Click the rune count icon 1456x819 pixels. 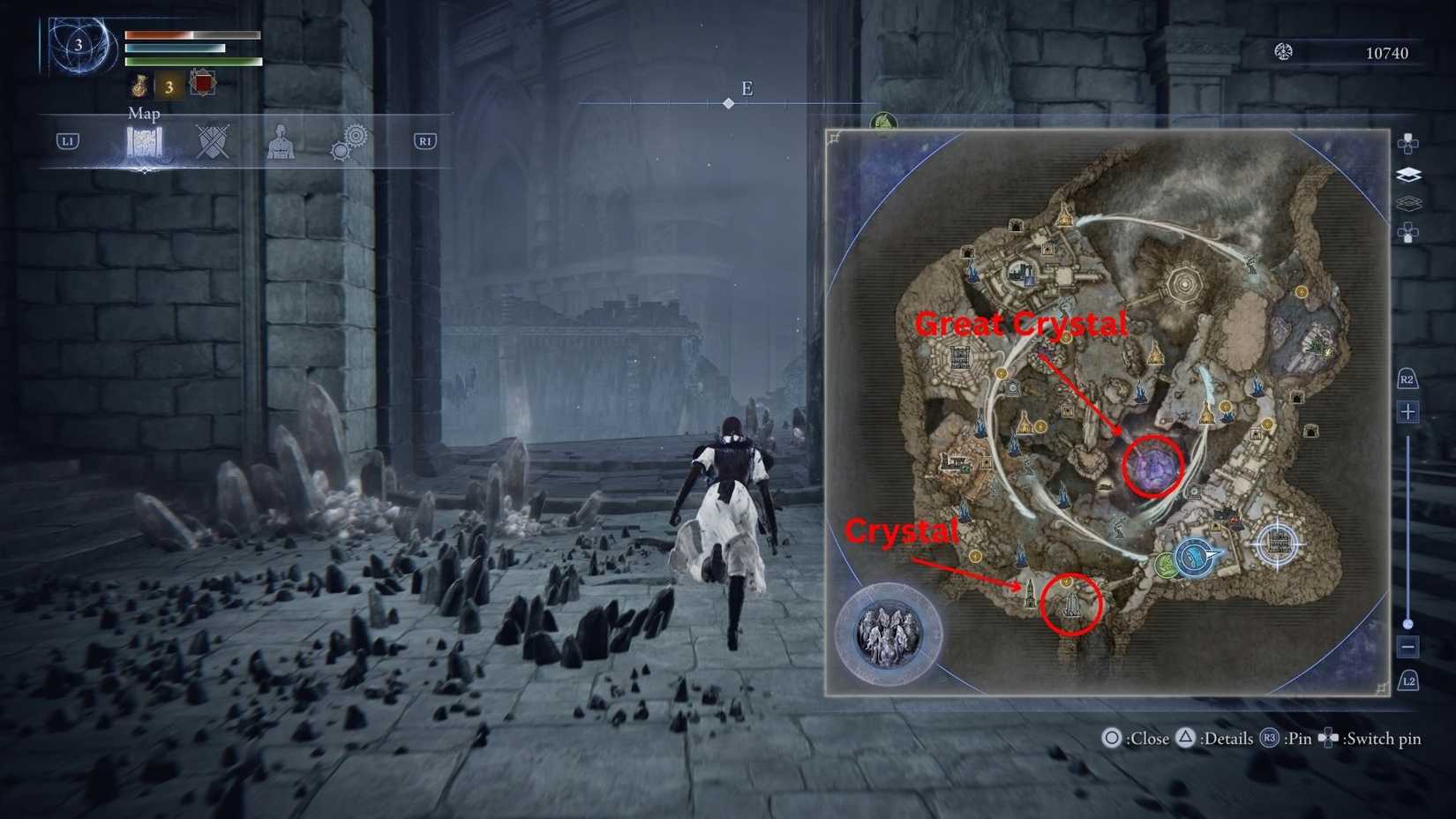(x=1285, y=52)
